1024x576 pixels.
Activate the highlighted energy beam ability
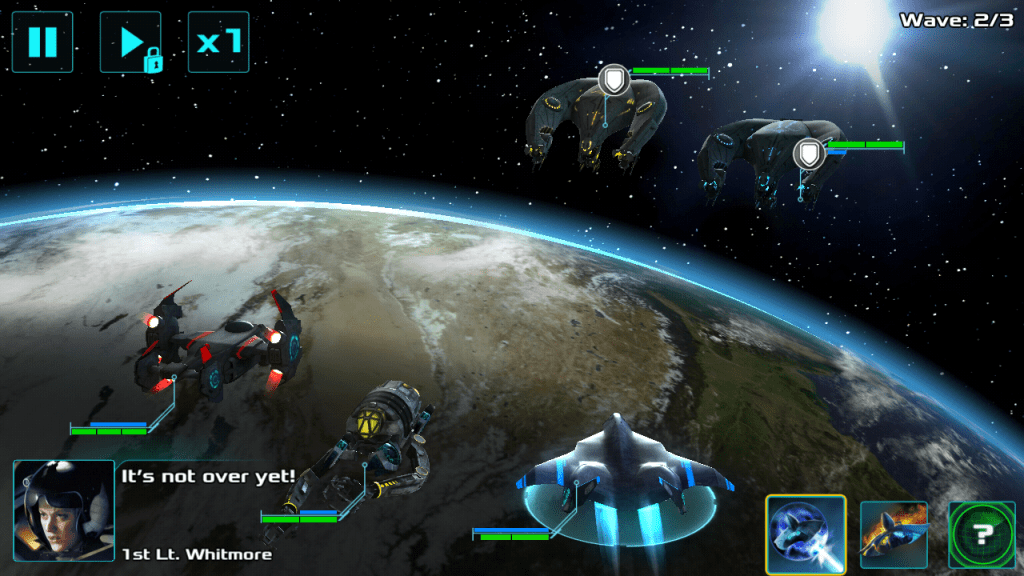tap(806, 535)
